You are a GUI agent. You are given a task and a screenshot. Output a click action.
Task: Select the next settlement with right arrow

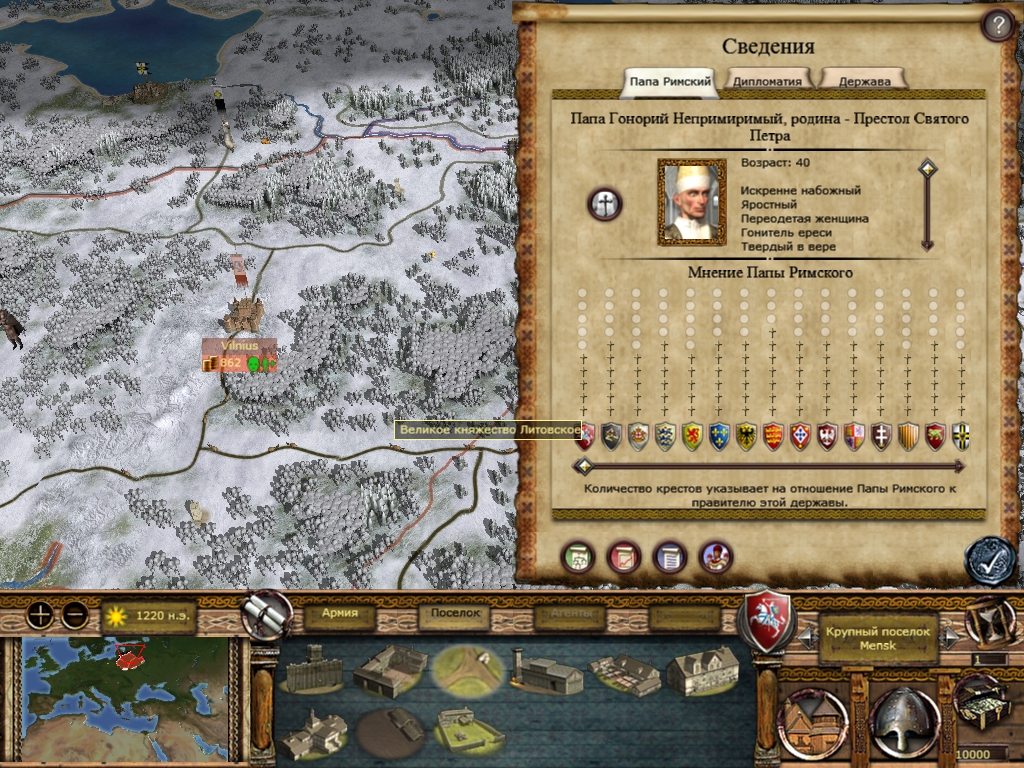(953, 634)
